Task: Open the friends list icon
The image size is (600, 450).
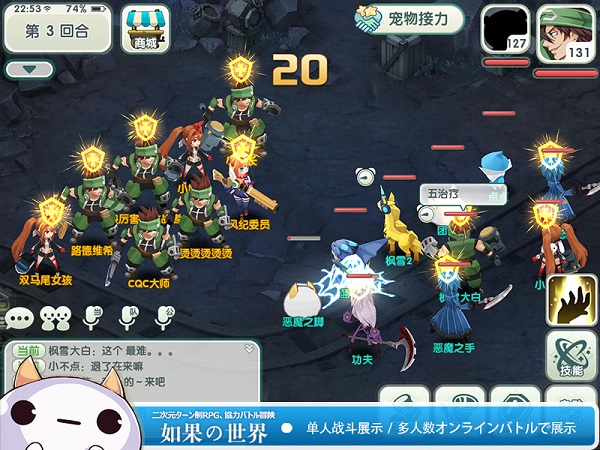Action: pos(56,318)
